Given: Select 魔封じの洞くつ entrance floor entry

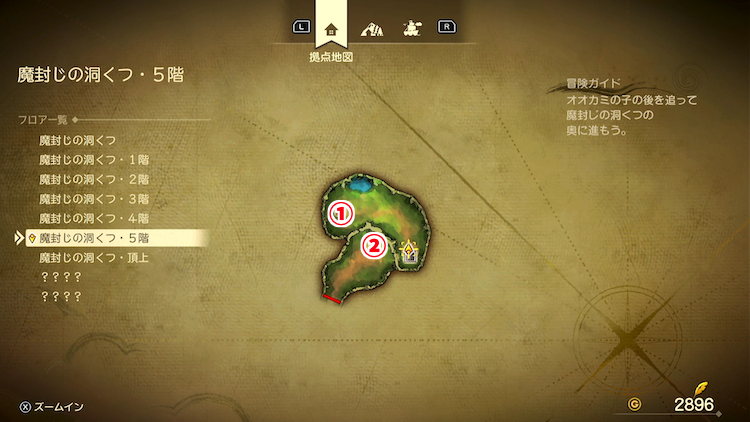Looking at the screenshot, I should (x=77, y=141).
